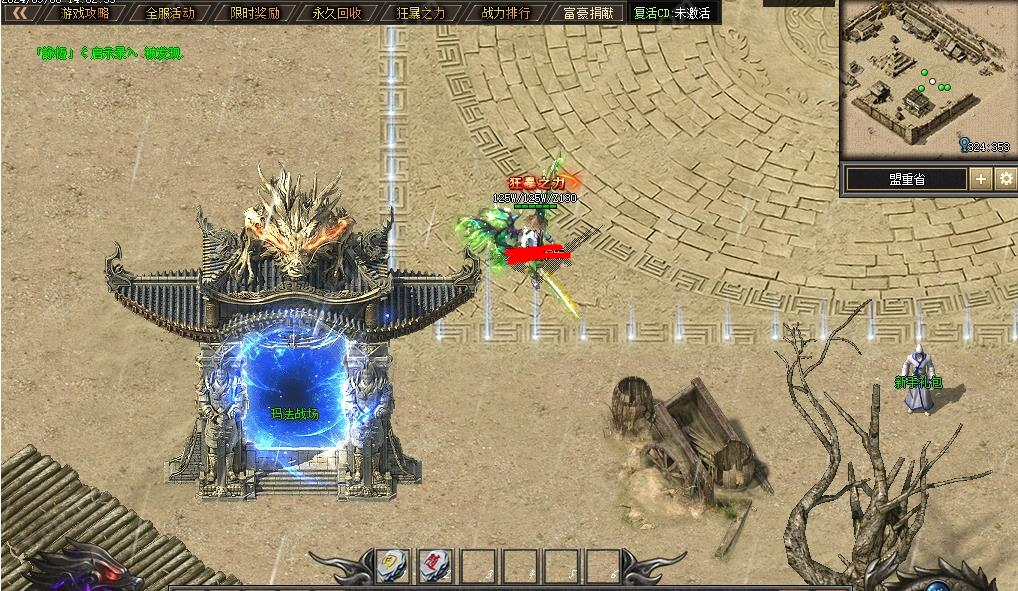The height and width of the screenshot is (591, 1018).
Task: Open settings via the gear icon
Action: pyautogui.click(x=1005, y=179)
